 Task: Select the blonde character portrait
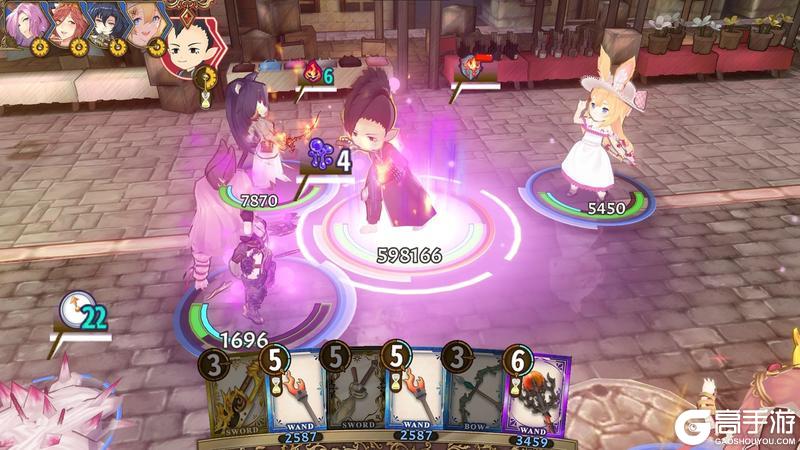[146, 21]
